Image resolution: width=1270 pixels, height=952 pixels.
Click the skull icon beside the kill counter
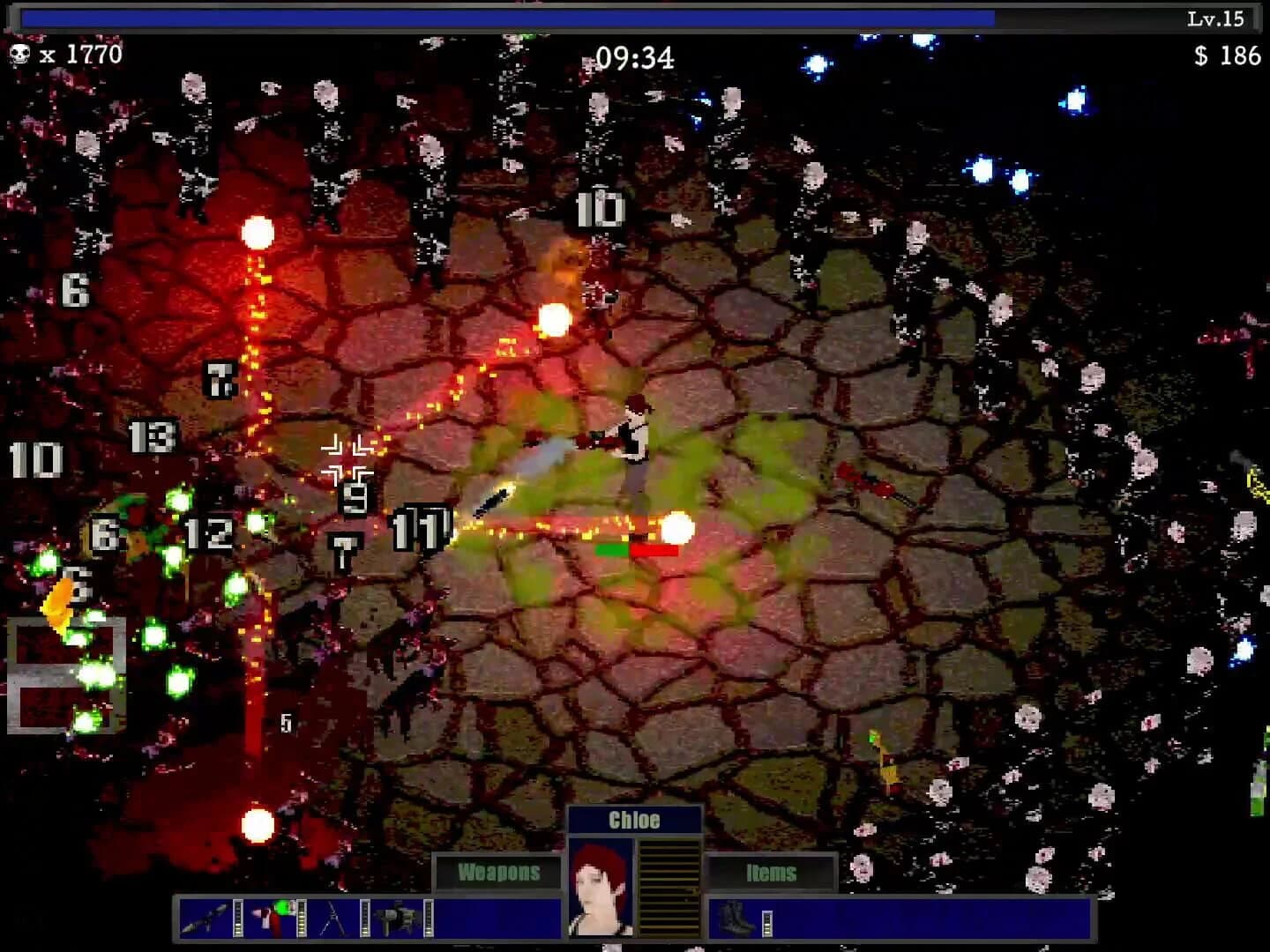tap(20, 53)
